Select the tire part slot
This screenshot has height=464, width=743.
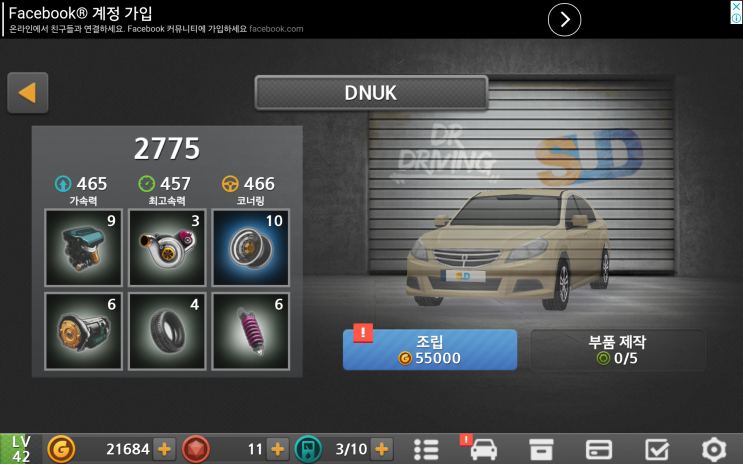[167, 330]
